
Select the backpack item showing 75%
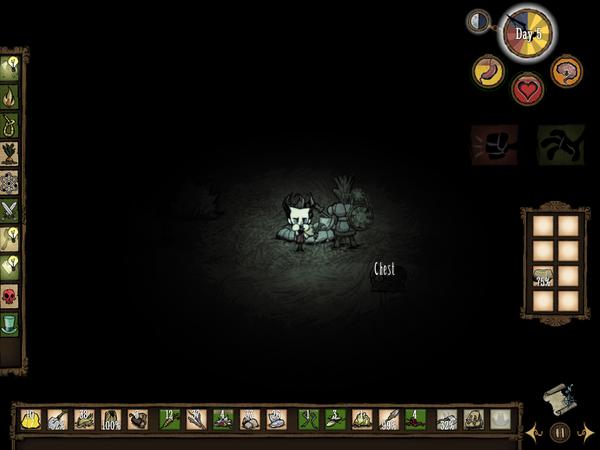[543, 277]
